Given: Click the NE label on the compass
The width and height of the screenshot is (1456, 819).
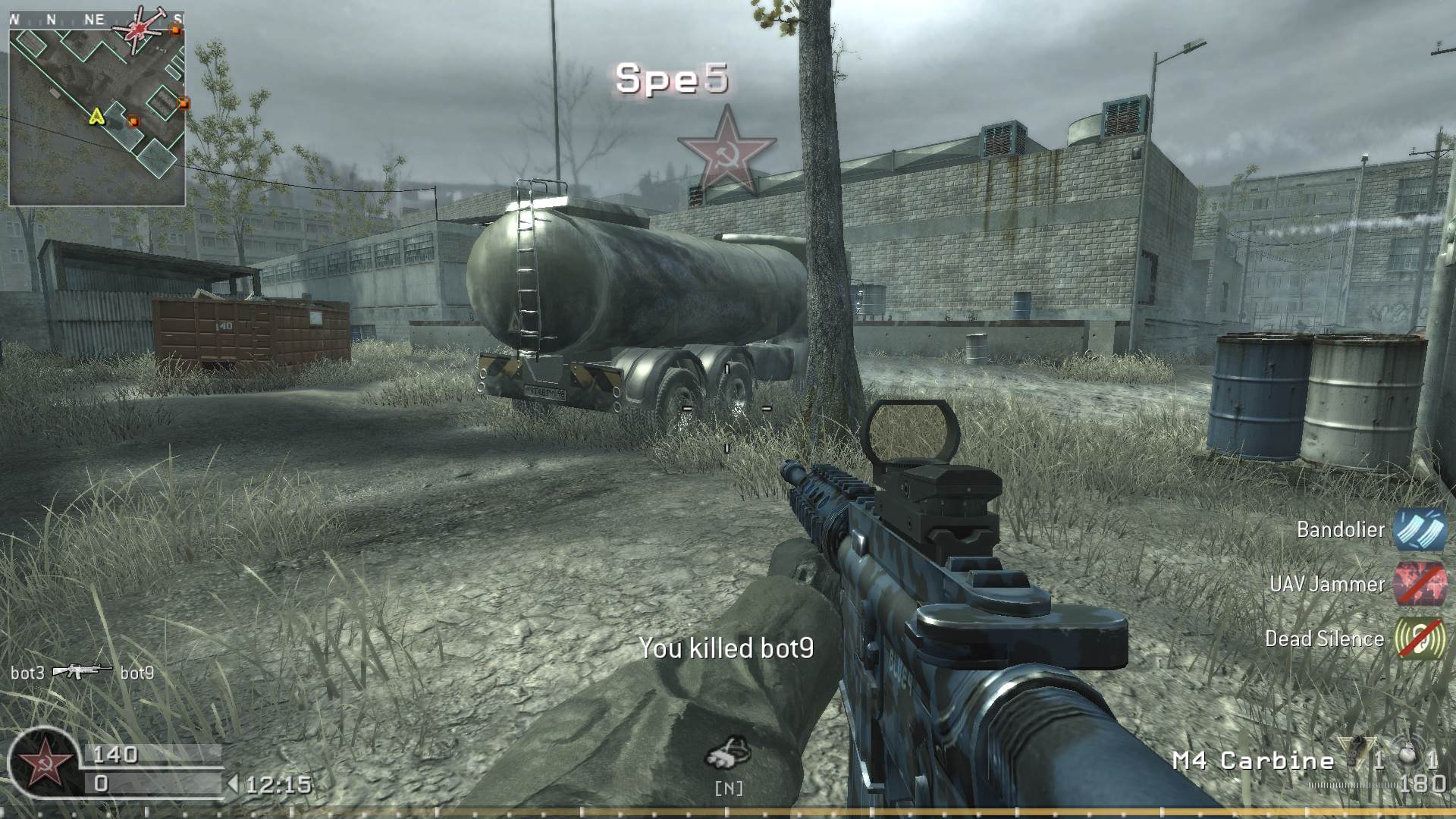Looking at the screenshot, I should pos(94,19).
